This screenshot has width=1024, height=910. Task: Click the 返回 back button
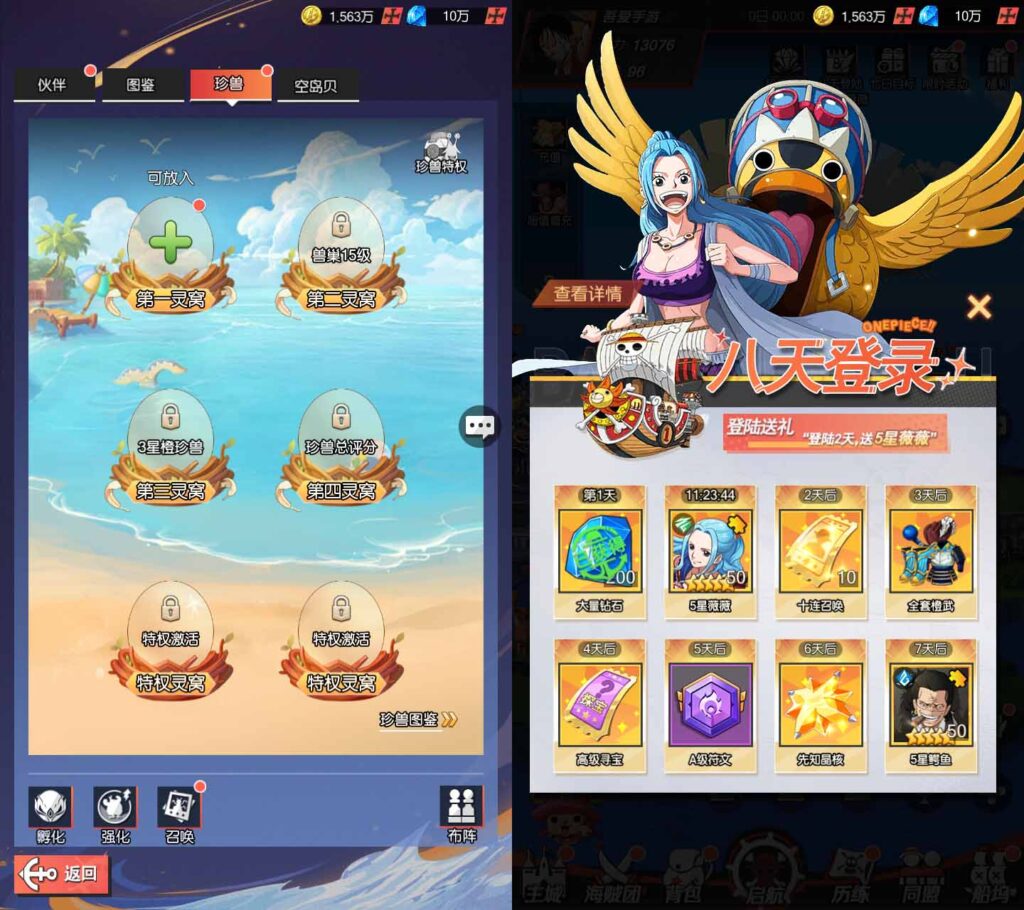click(x=62, y=873)
